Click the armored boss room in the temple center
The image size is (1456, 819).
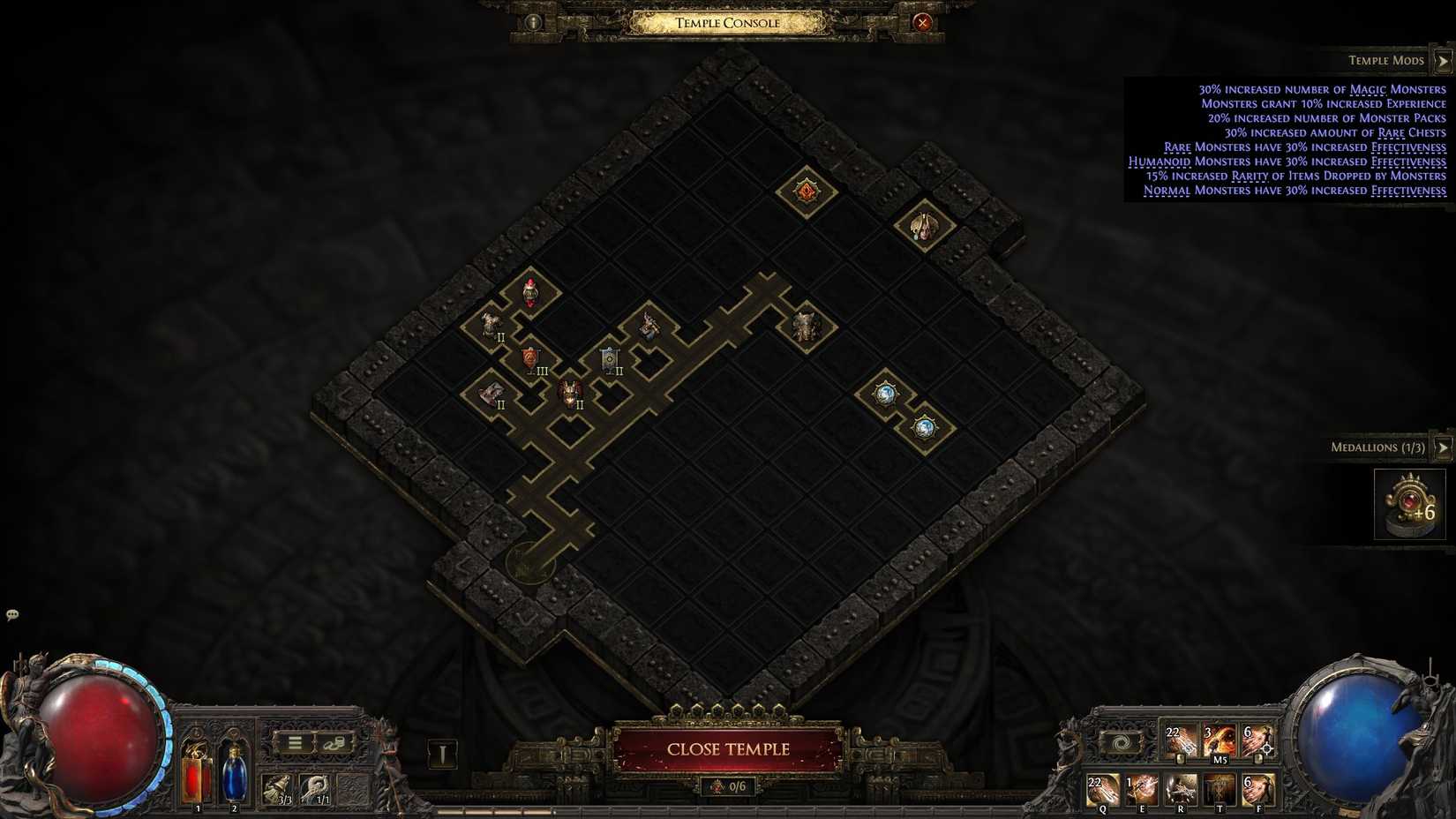pos(803,327)
